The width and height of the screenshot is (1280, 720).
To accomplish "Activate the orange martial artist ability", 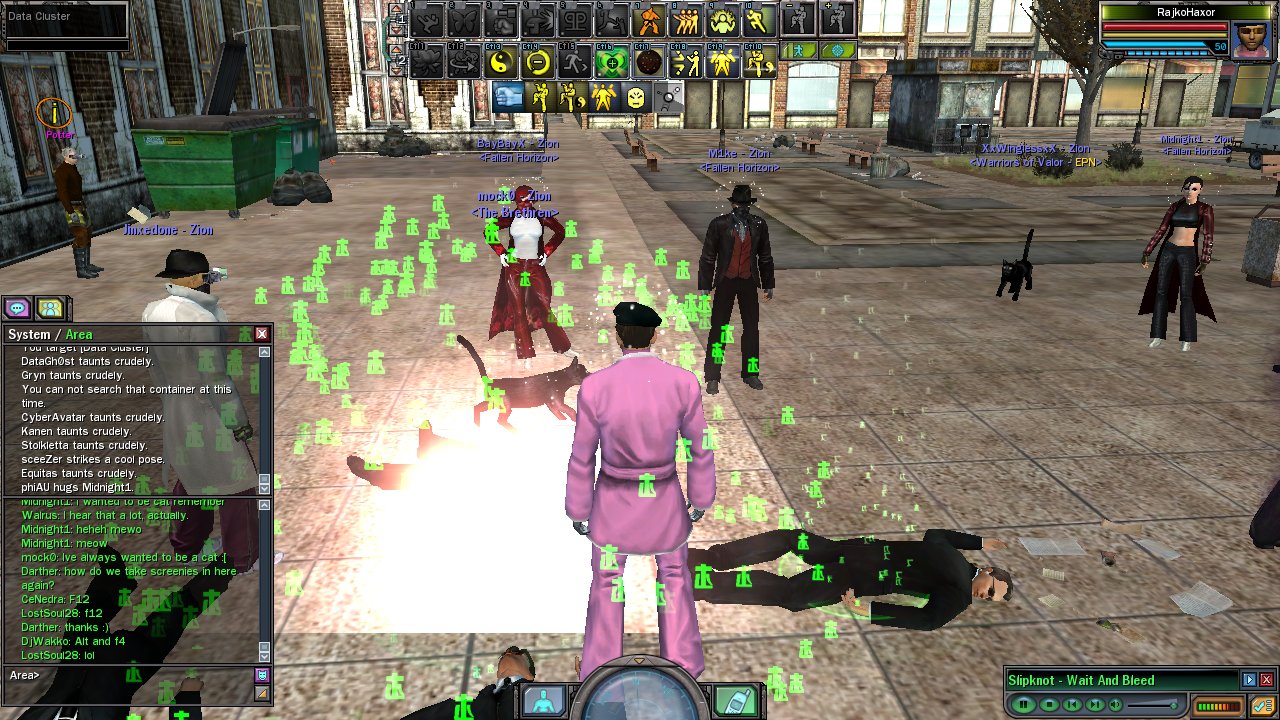I will coord(650,19).
